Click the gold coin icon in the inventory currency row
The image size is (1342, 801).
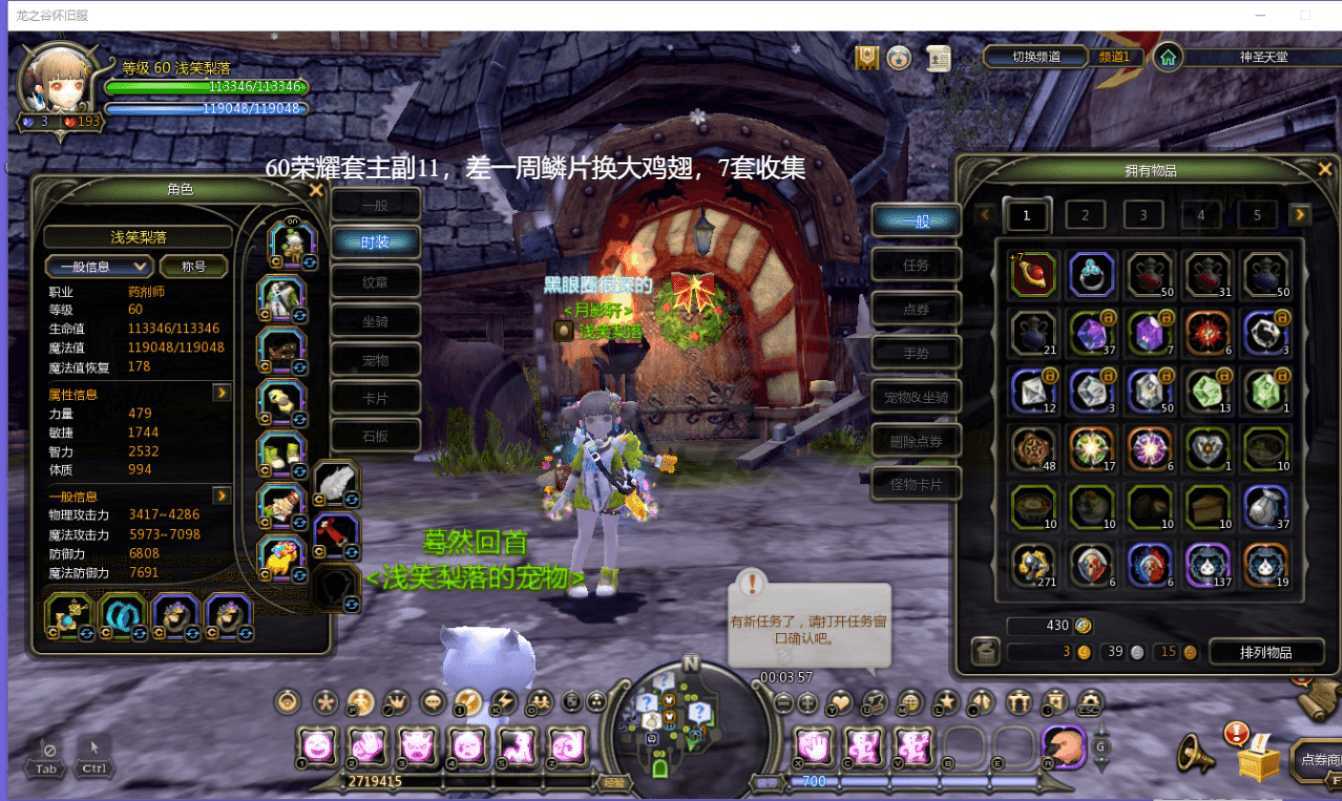(x=1082, y=652)
